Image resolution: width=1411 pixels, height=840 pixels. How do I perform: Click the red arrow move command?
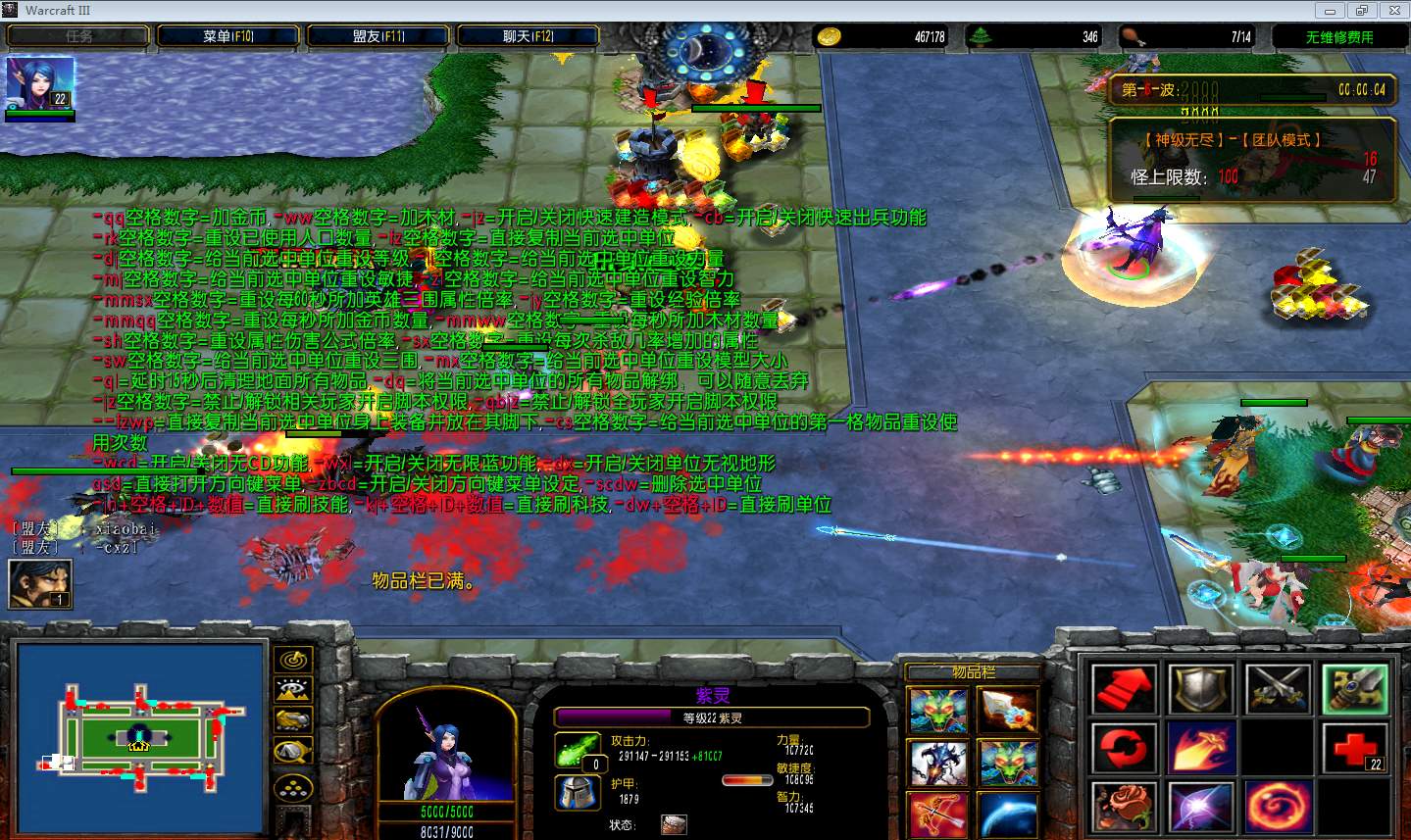click(1124, 690)
